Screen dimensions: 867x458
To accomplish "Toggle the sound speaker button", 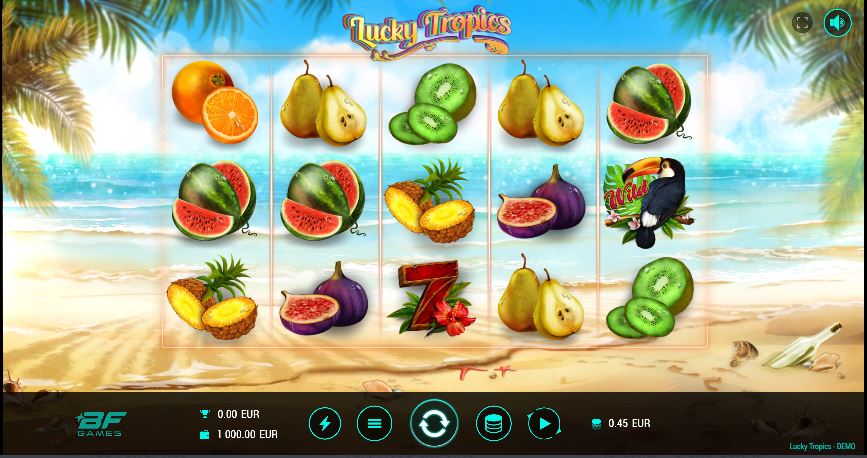I will (x=837, y=22).
